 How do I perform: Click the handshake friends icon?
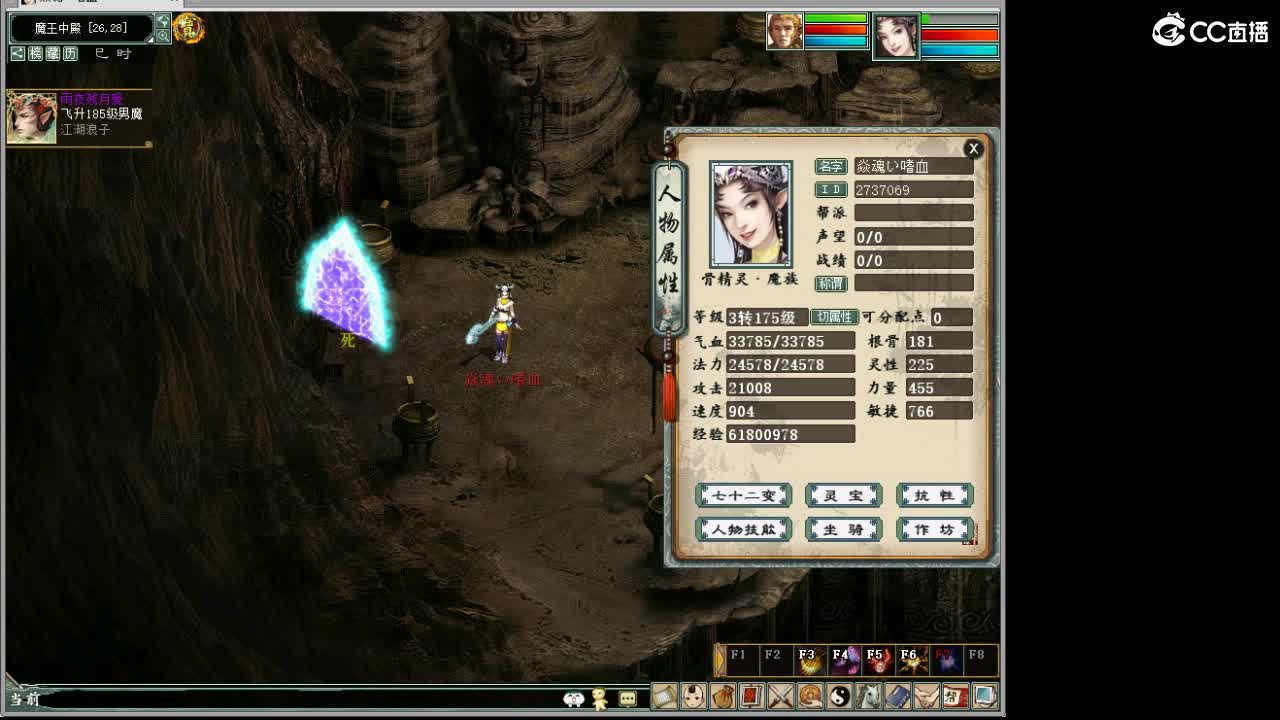(x=928, y=696)
